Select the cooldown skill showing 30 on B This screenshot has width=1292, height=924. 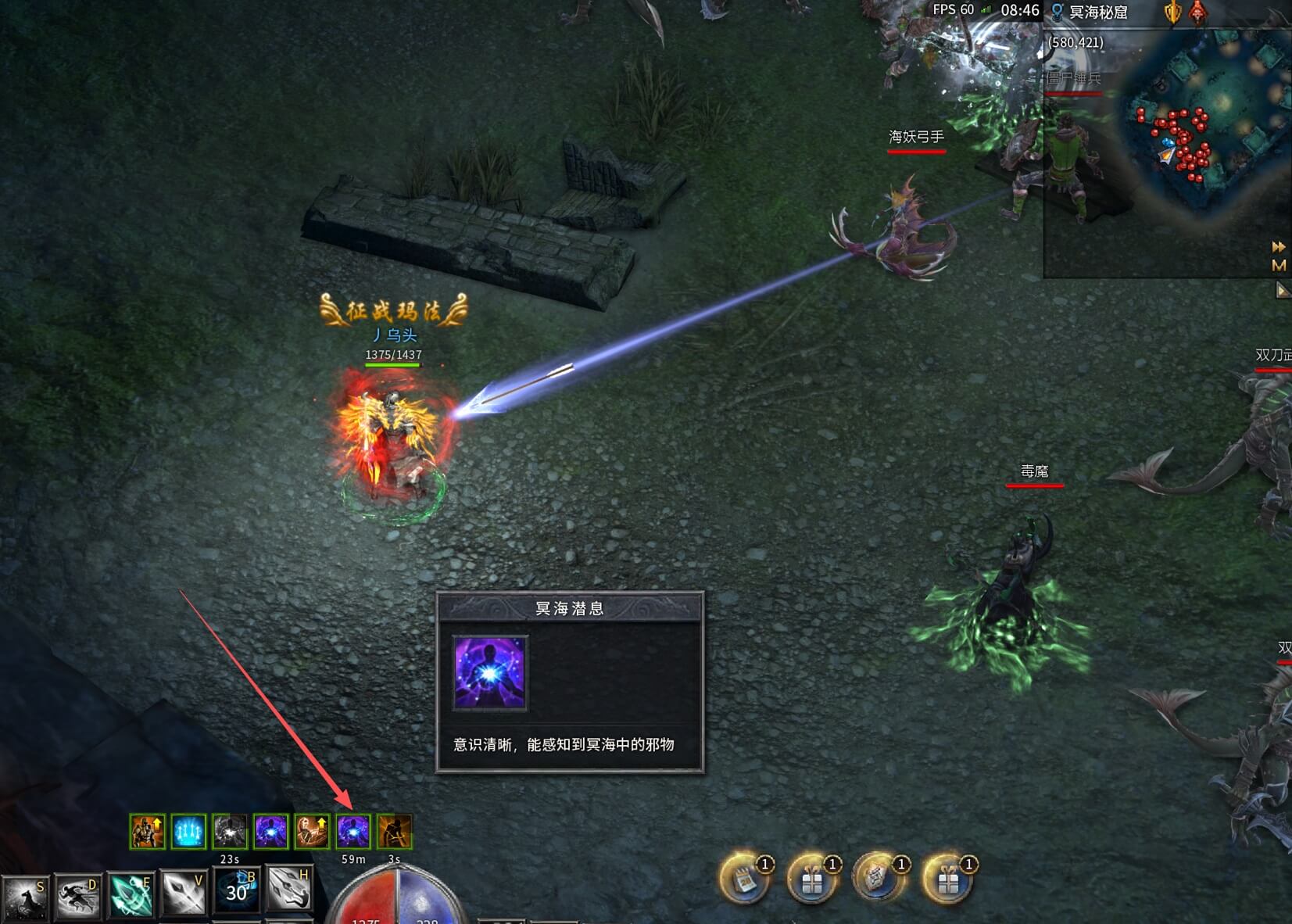click(x=236, y=890)
